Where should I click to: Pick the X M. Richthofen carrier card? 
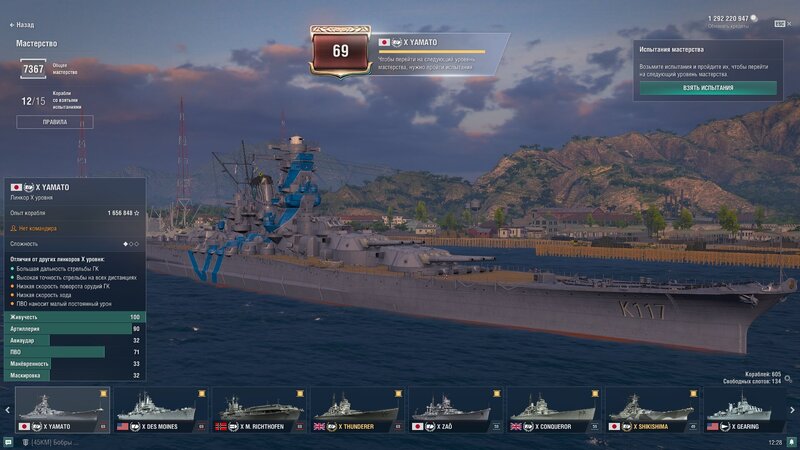pyautogui.click(x=259, y=410)
